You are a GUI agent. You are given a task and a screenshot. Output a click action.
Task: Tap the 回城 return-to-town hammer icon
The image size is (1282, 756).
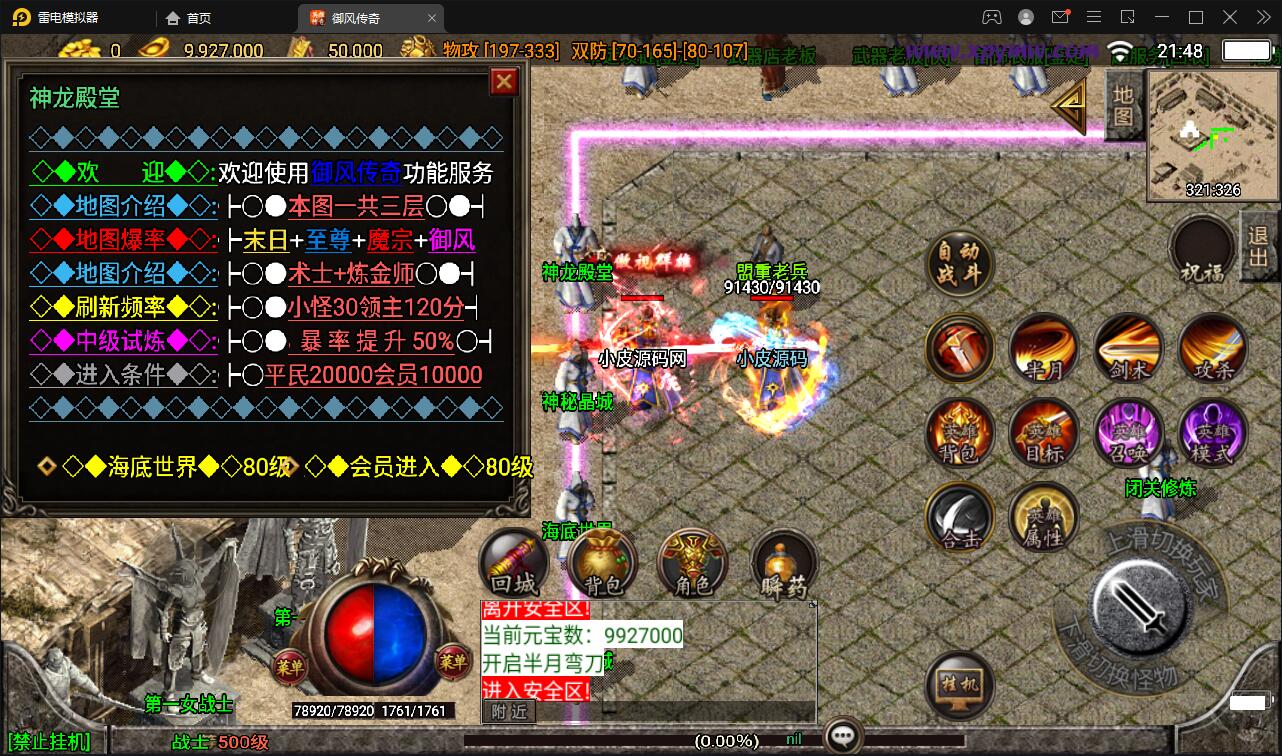tap(512, 562)
